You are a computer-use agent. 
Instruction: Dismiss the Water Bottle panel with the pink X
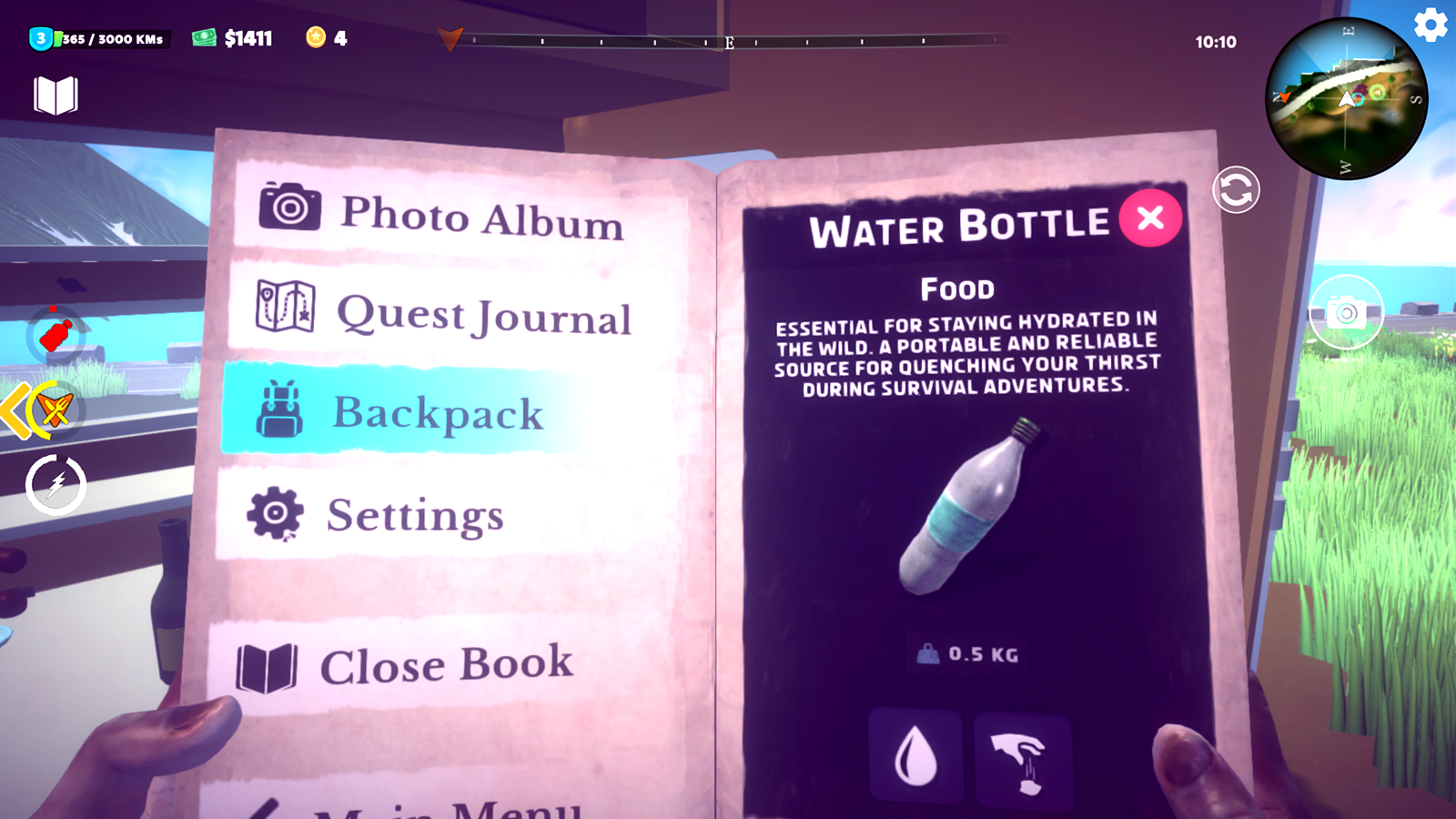(1150, 218)
